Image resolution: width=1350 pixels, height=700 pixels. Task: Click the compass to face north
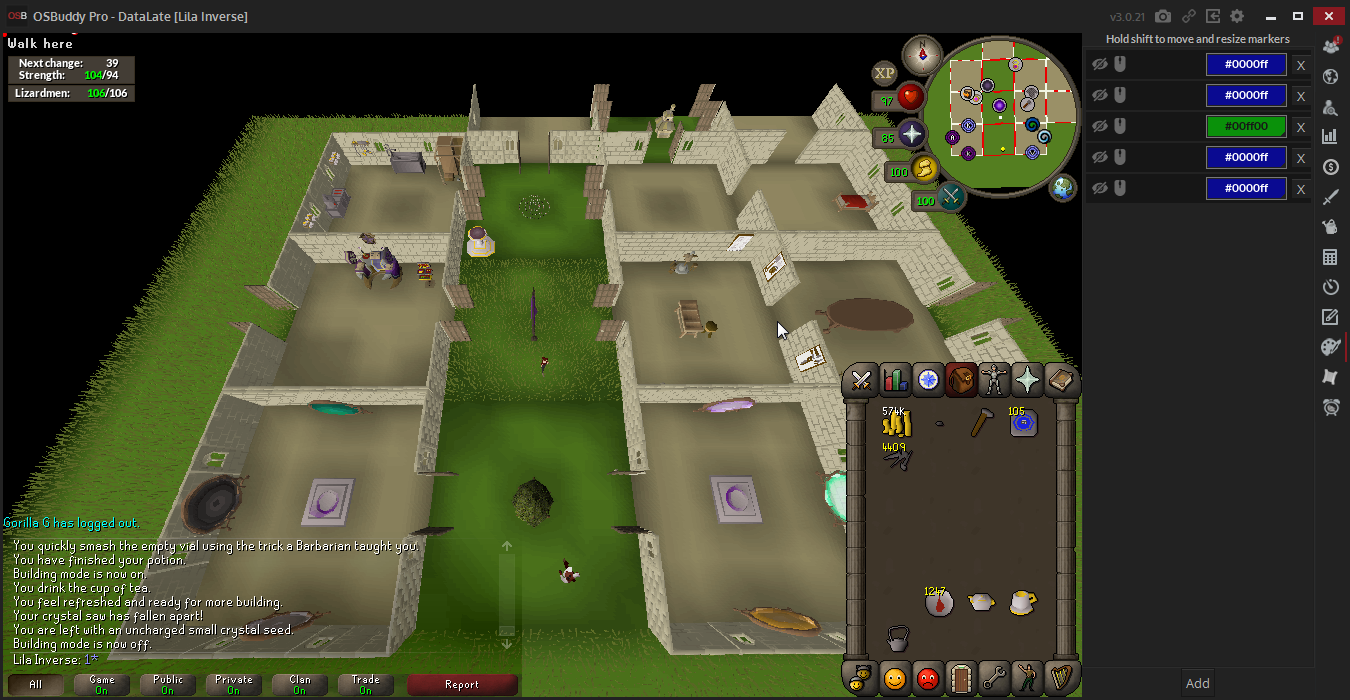pyautogui.click(x=921, y=55)
